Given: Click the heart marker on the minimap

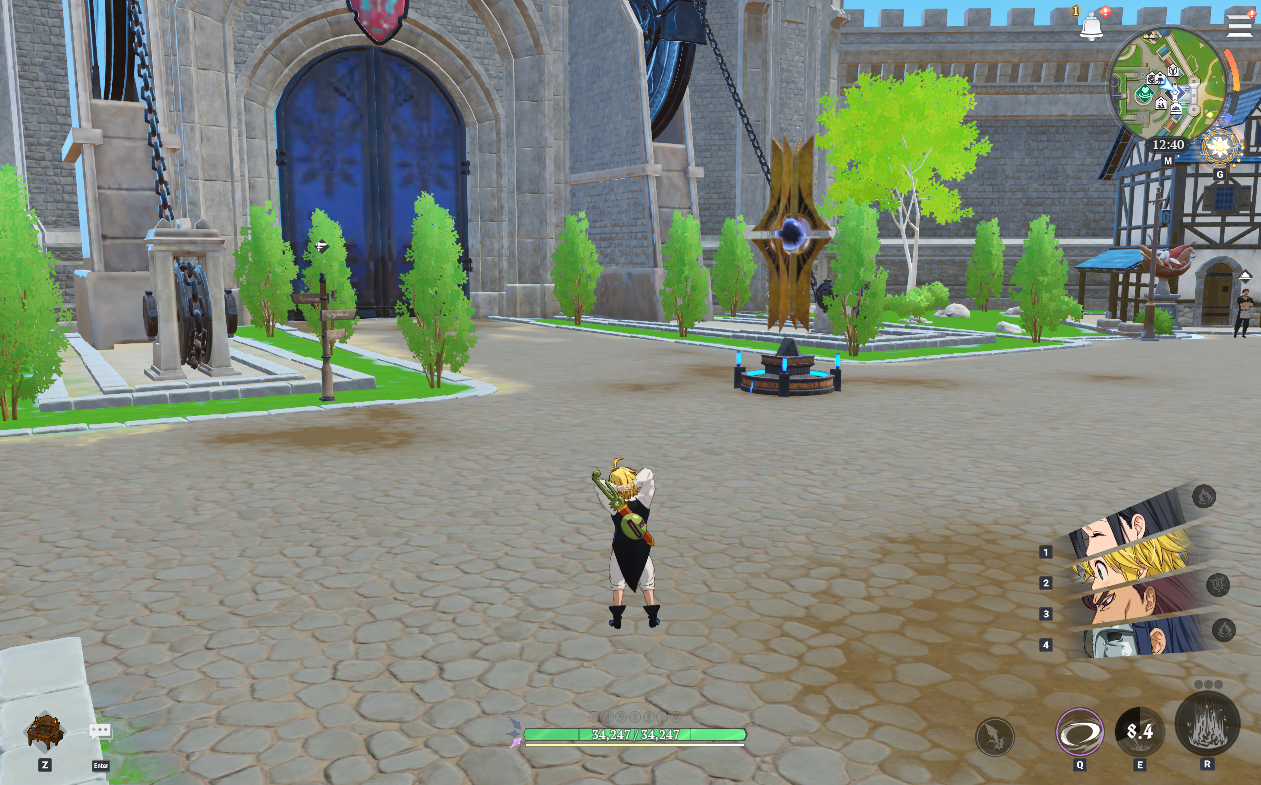Looking at the screenshot, I should (x=1146, y=92).
